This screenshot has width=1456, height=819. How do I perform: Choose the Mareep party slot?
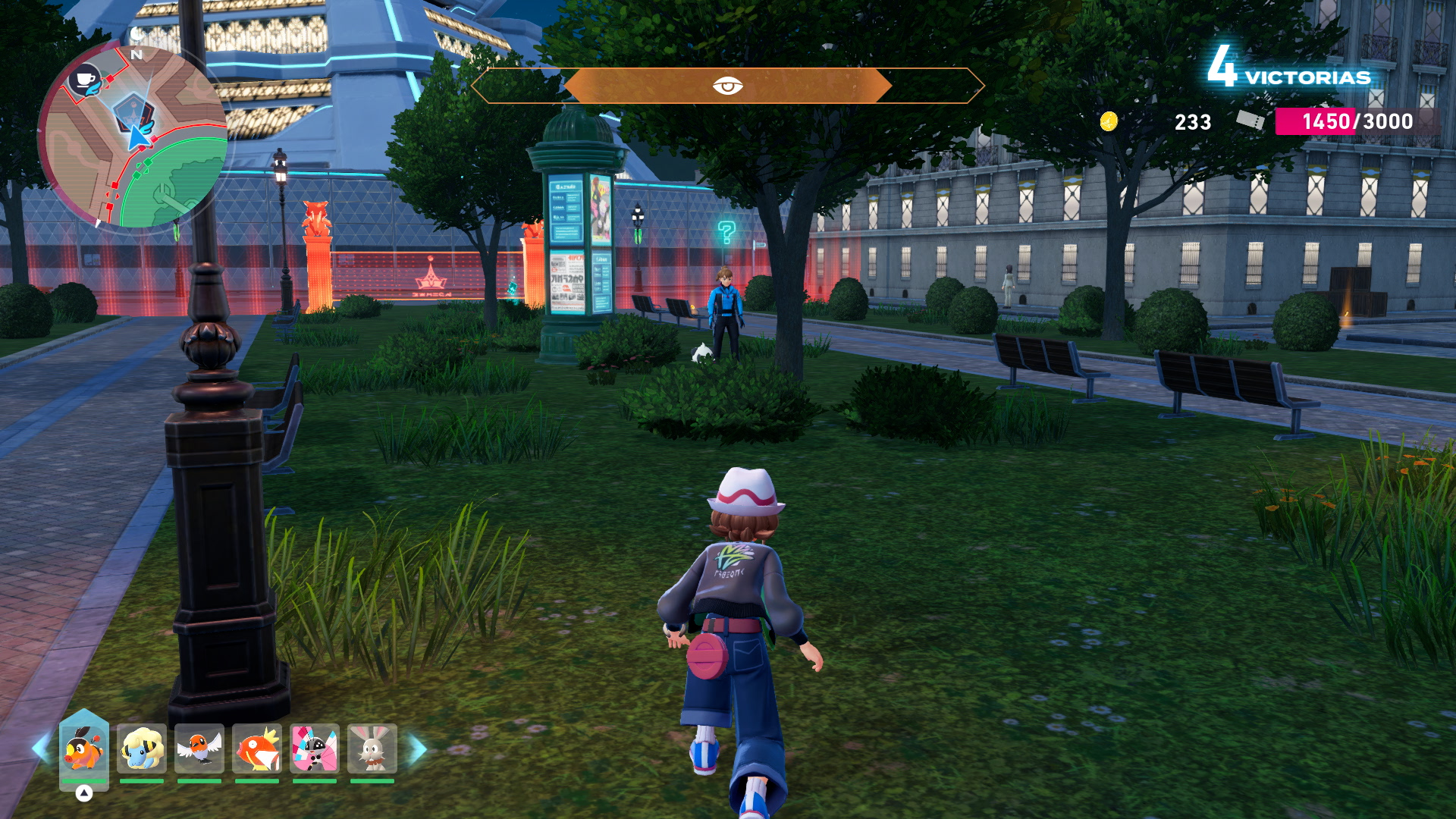142,748
